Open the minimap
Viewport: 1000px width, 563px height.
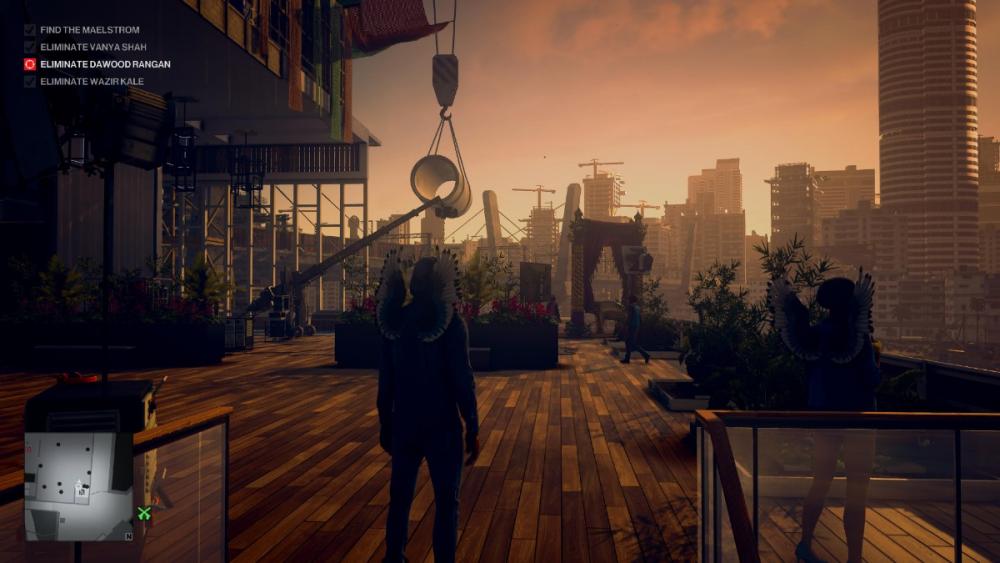point(79,486)
